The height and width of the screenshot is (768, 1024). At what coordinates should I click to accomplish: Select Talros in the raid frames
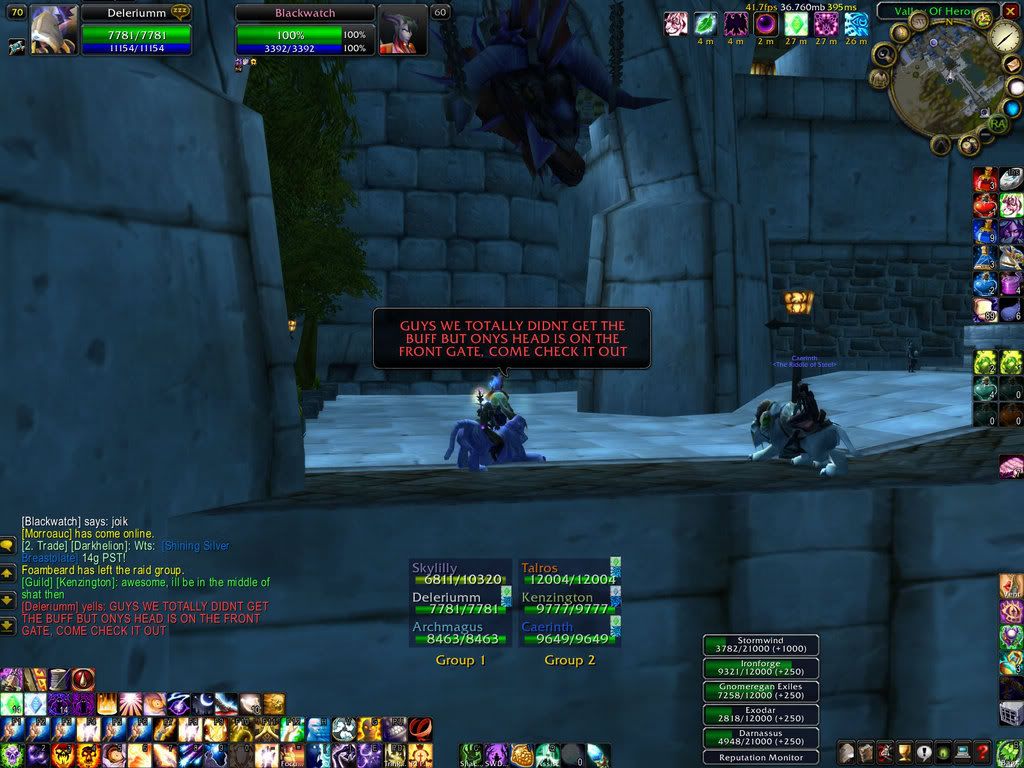point(566,573)
